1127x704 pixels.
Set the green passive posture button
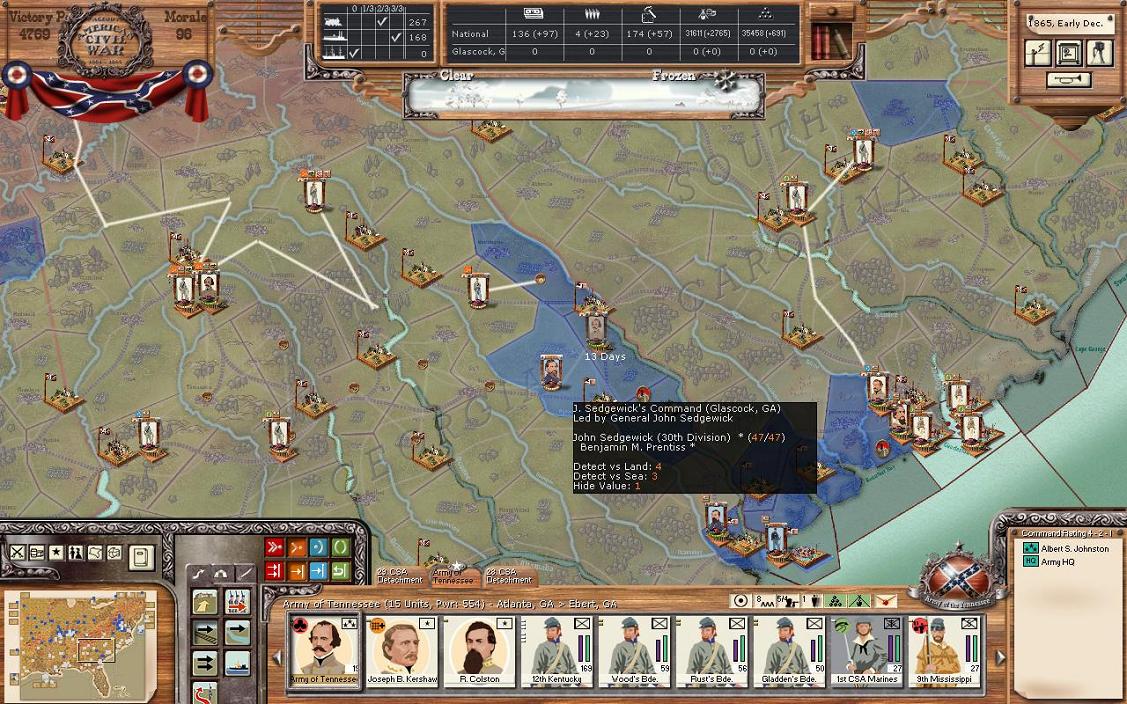point(340,548)
